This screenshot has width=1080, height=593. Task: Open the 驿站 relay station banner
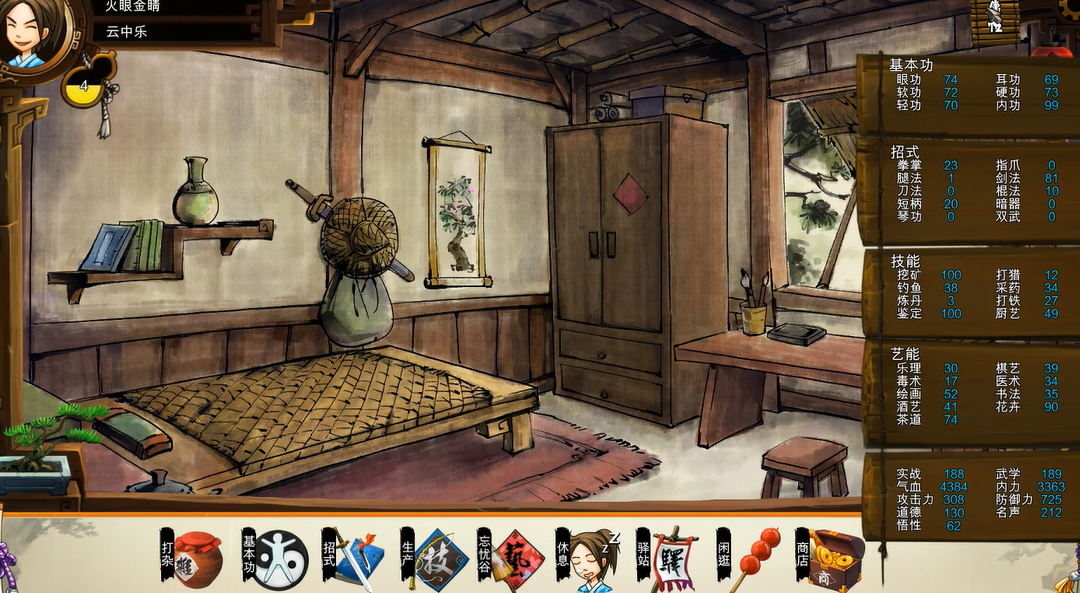click(x=675, y=559)
